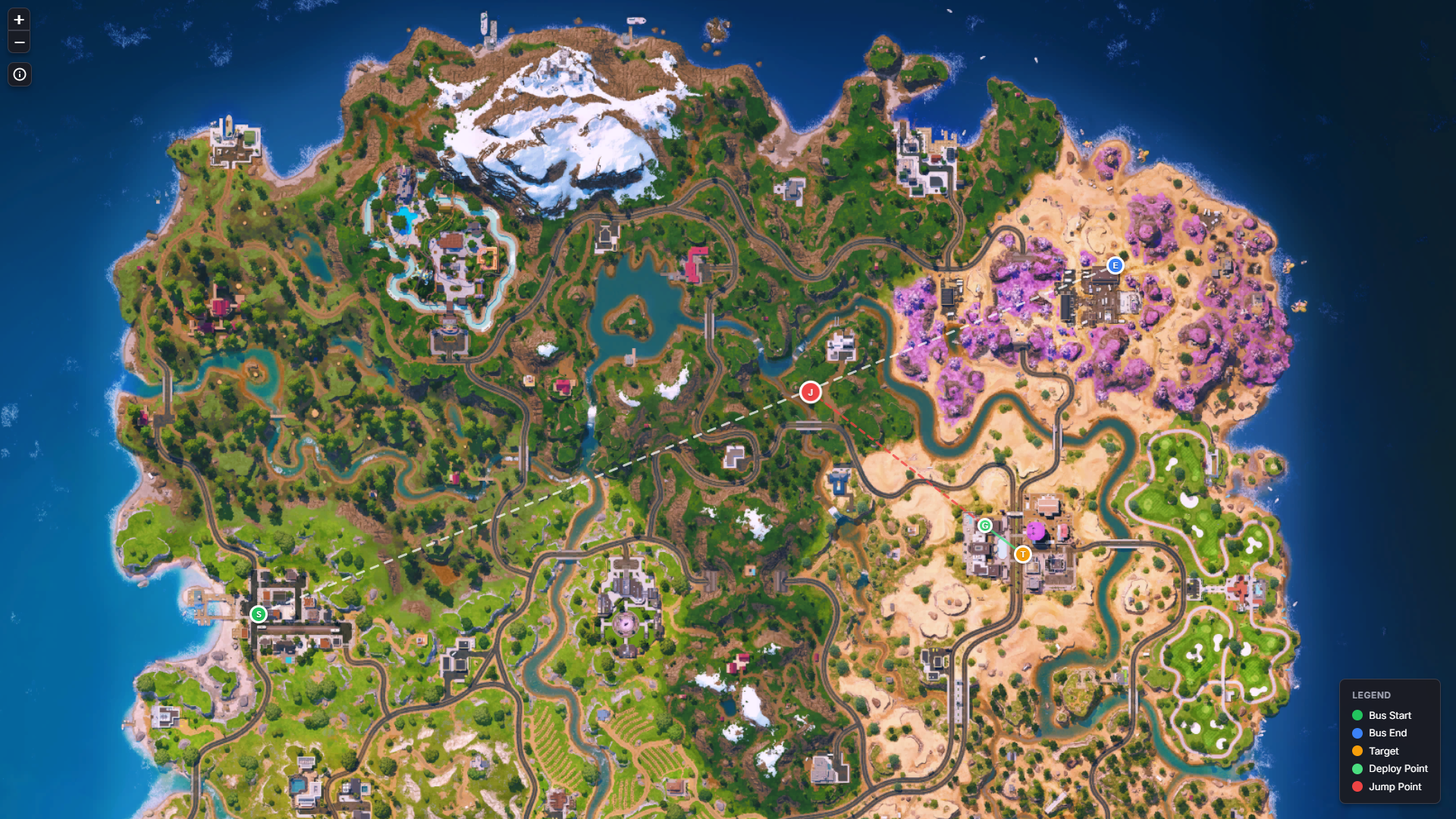Click the zoom out button
Image resolution: width=1456 pixels, height=819 pixels.
19,42
